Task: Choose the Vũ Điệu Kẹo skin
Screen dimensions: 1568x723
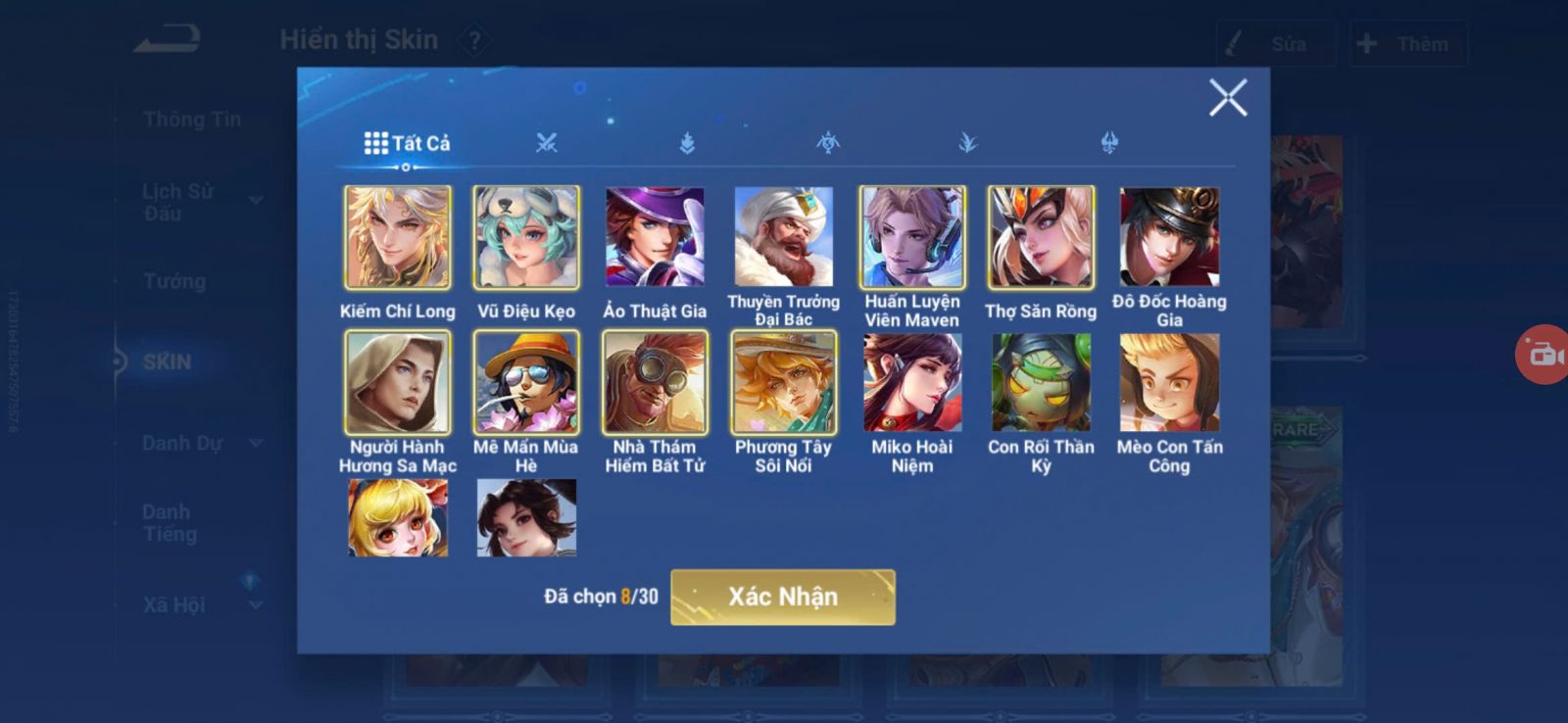Action: pyautogui.click(x=526, y=238)
